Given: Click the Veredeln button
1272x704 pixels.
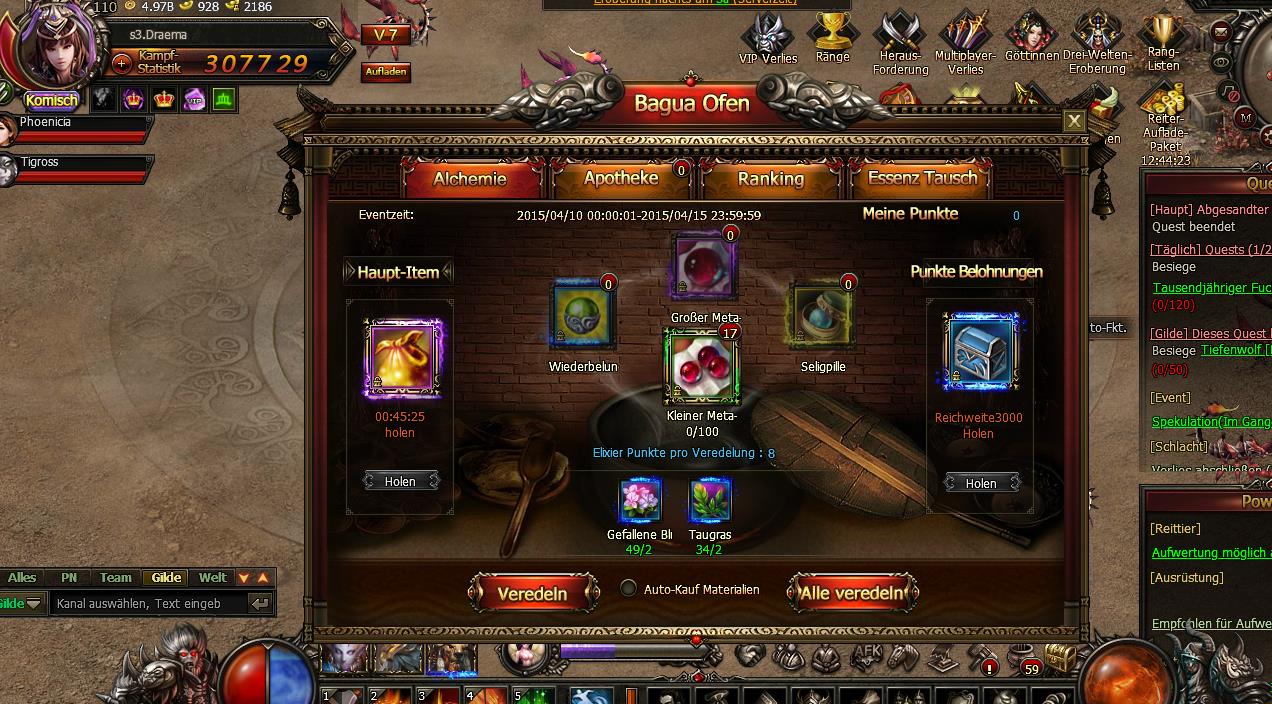Looking at the screenshot, I should (532, 593).
